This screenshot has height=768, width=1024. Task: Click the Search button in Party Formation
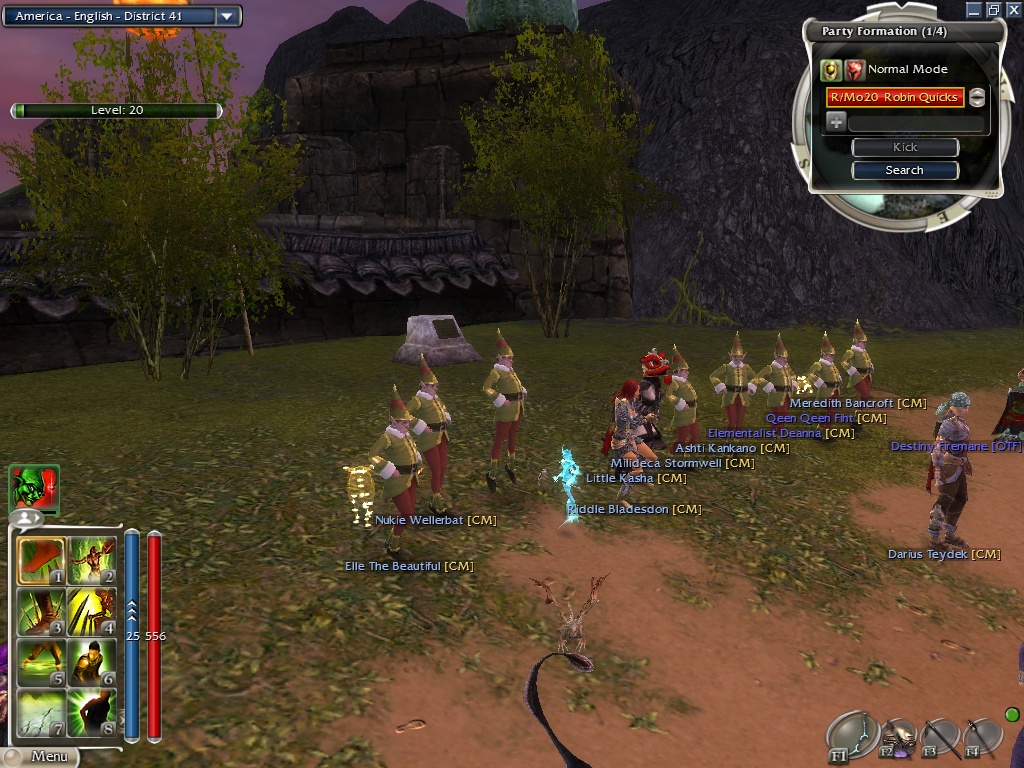[x=904, y=170]
